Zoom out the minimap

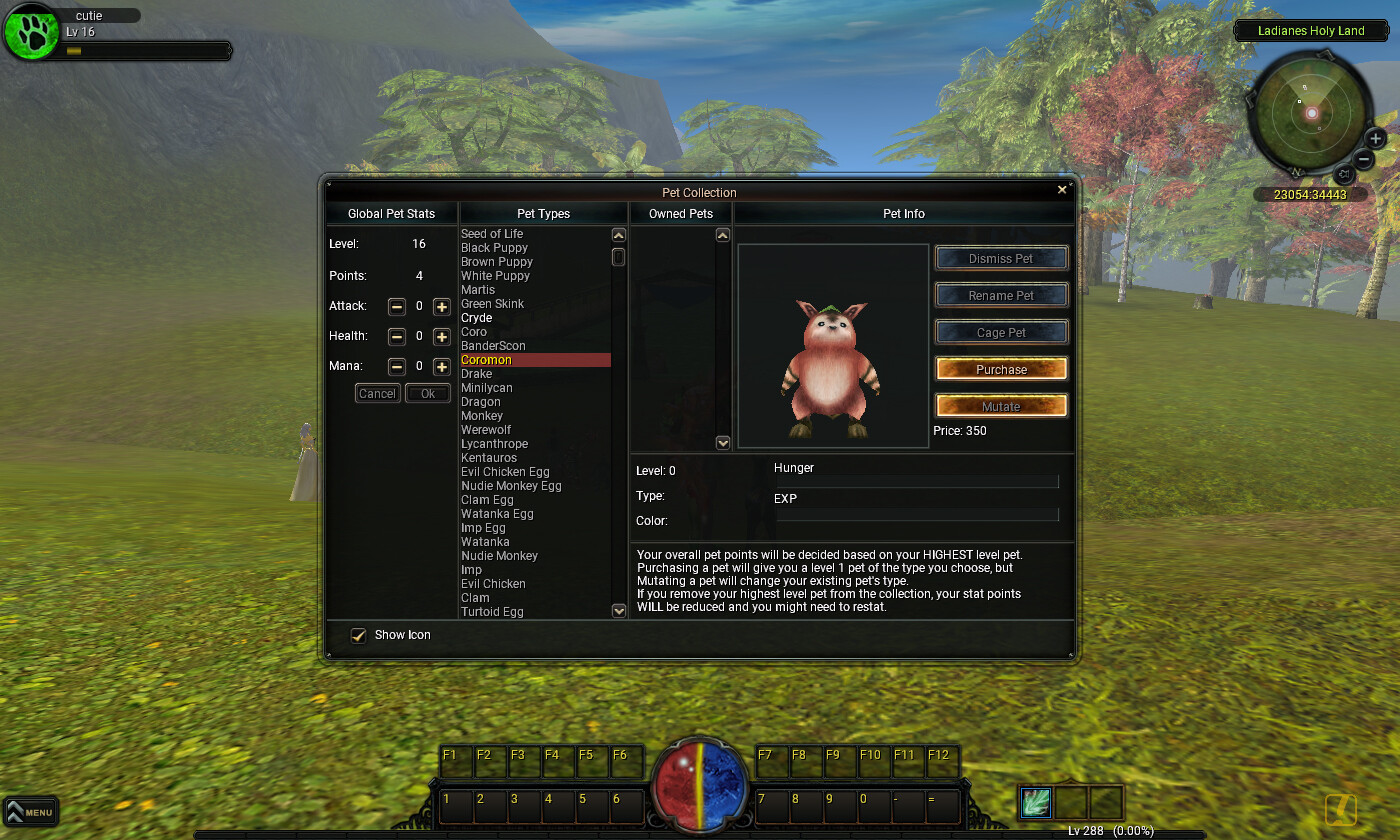click(1365, 158)
